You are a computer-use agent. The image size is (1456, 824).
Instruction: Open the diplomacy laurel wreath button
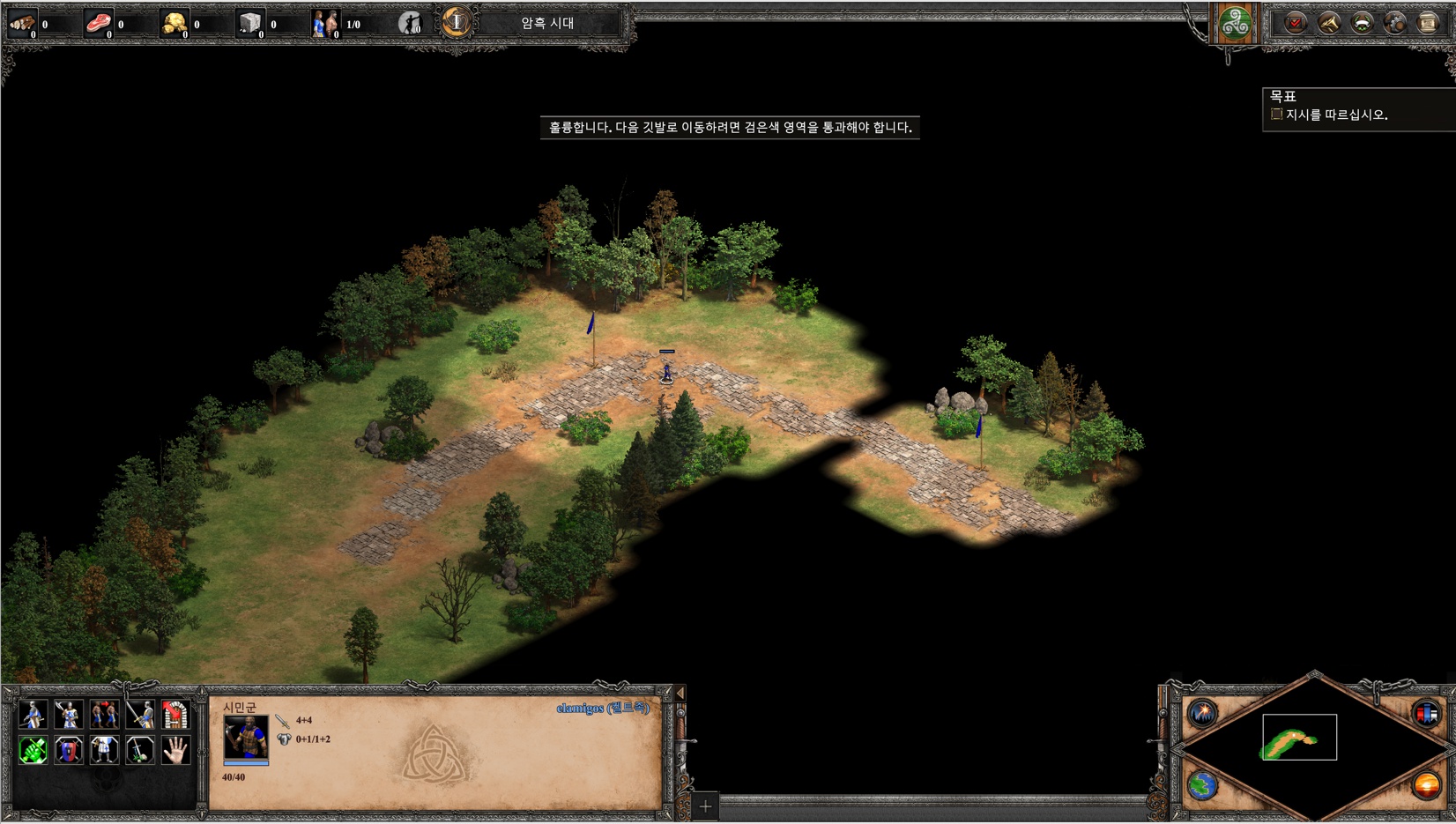(1362, 23)
